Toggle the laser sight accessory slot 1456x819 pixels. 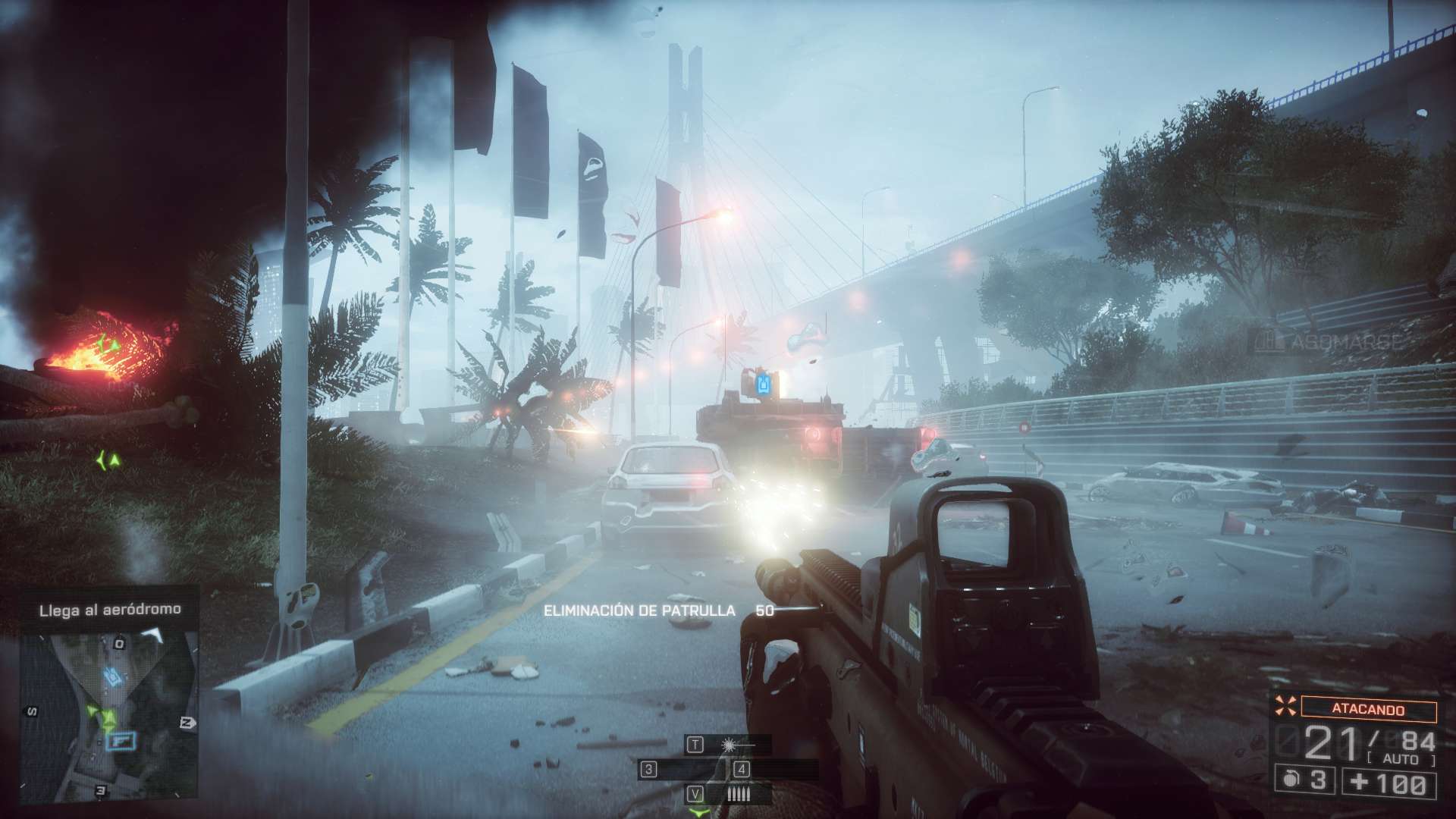pyautogui.click(x=730, y=745)
